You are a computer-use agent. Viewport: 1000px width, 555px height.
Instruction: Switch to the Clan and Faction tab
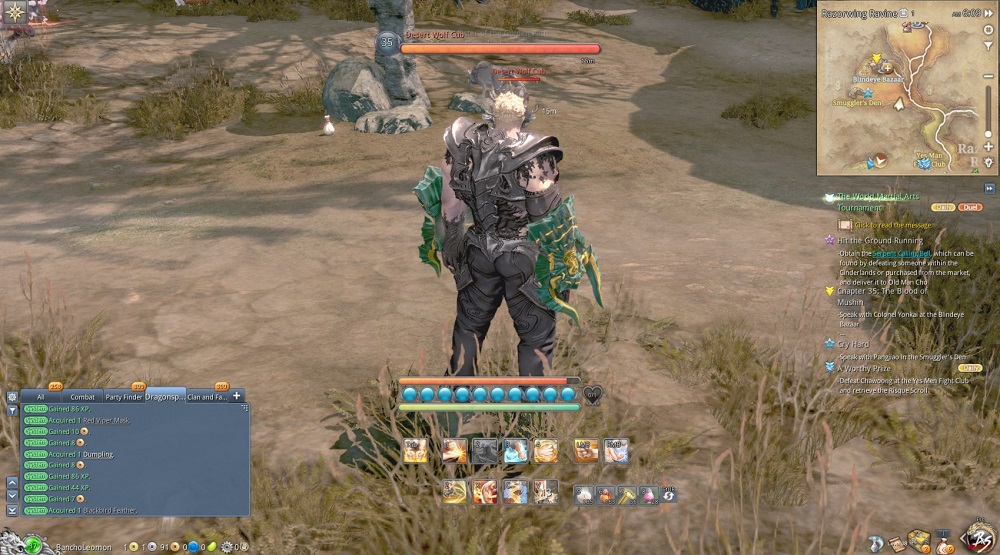(x=207, y=397)
